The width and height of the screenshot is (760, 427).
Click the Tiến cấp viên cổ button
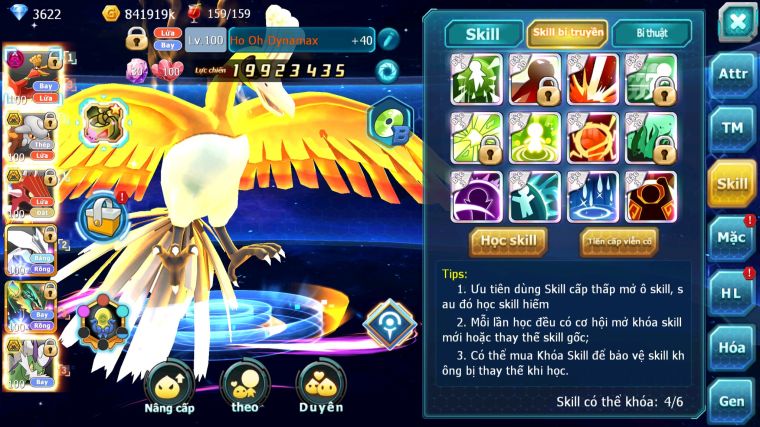pos(619,240)
